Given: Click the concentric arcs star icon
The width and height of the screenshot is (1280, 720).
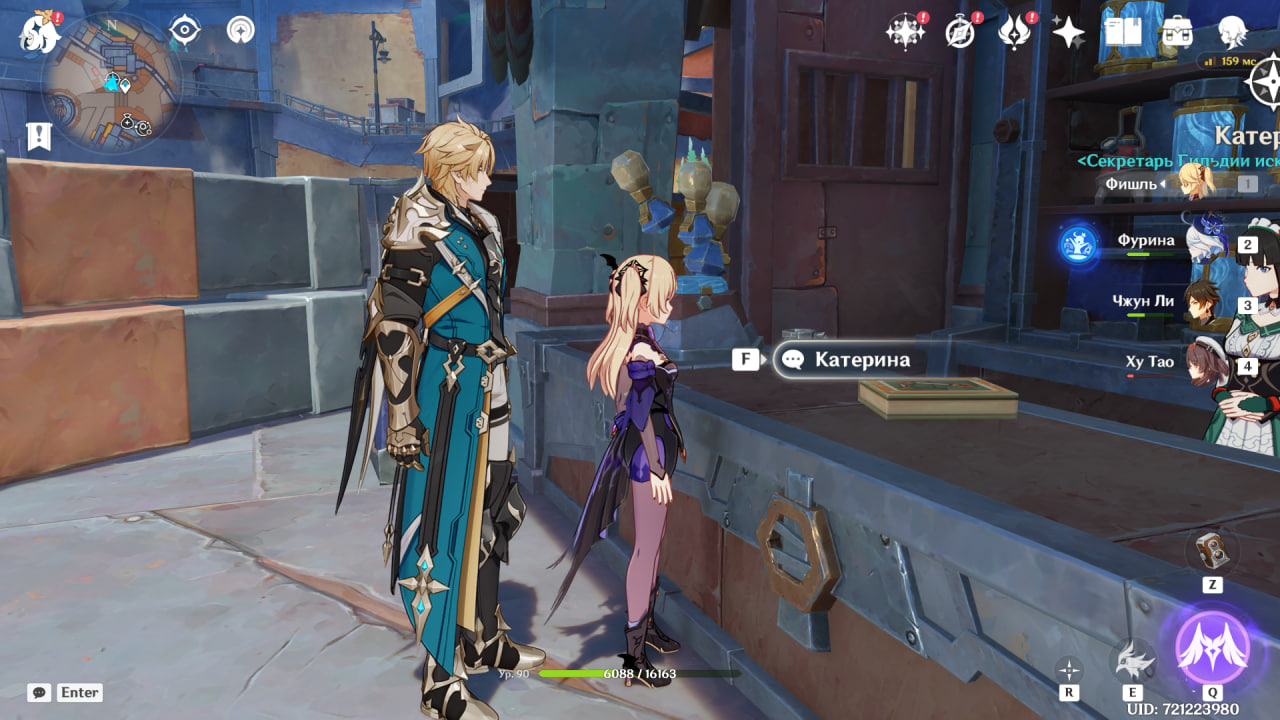Looking at the screenshot, I should pos(240,30).
